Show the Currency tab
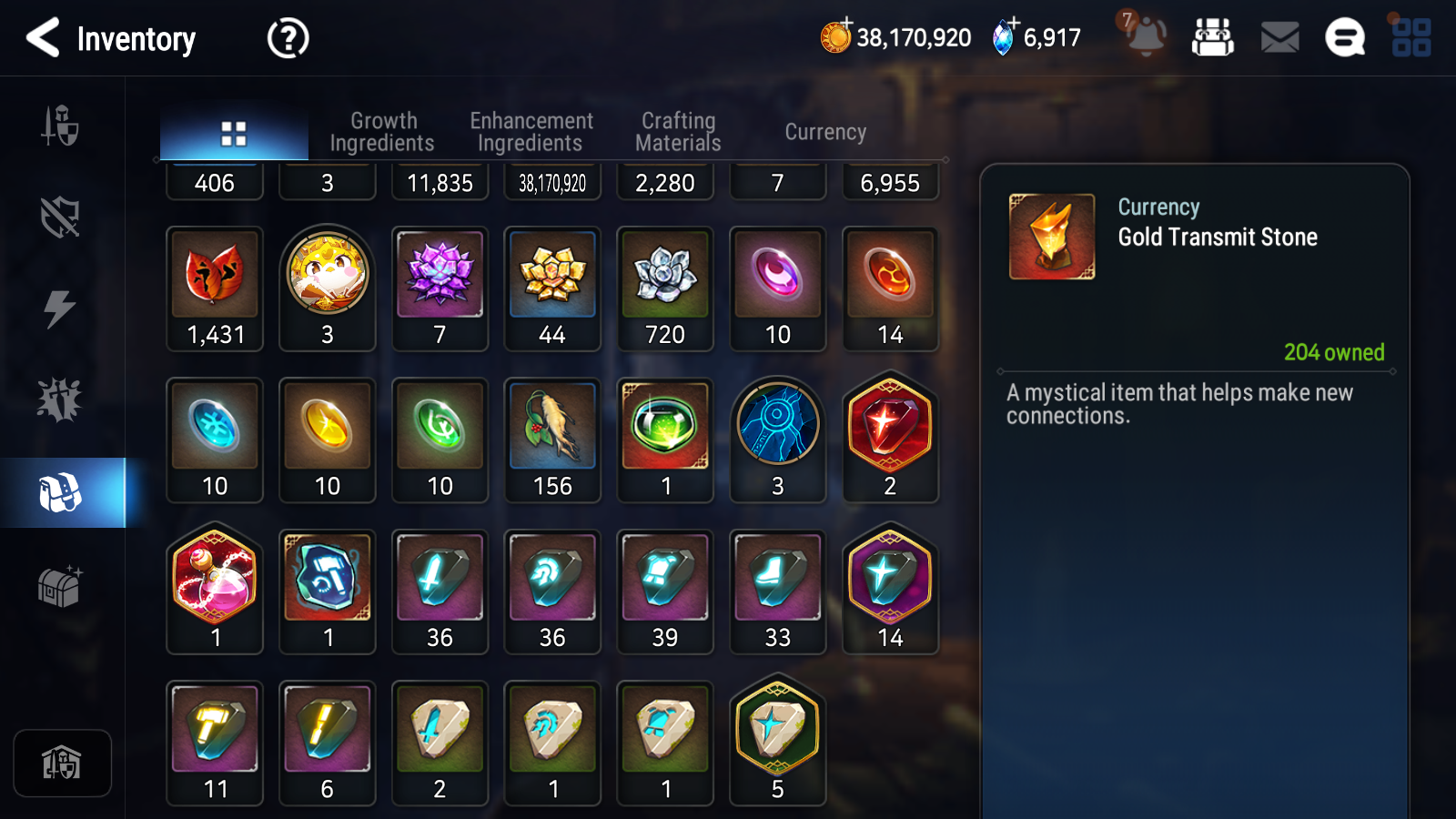The width and height of the screenshot is (1456, 819). (825, 132)
